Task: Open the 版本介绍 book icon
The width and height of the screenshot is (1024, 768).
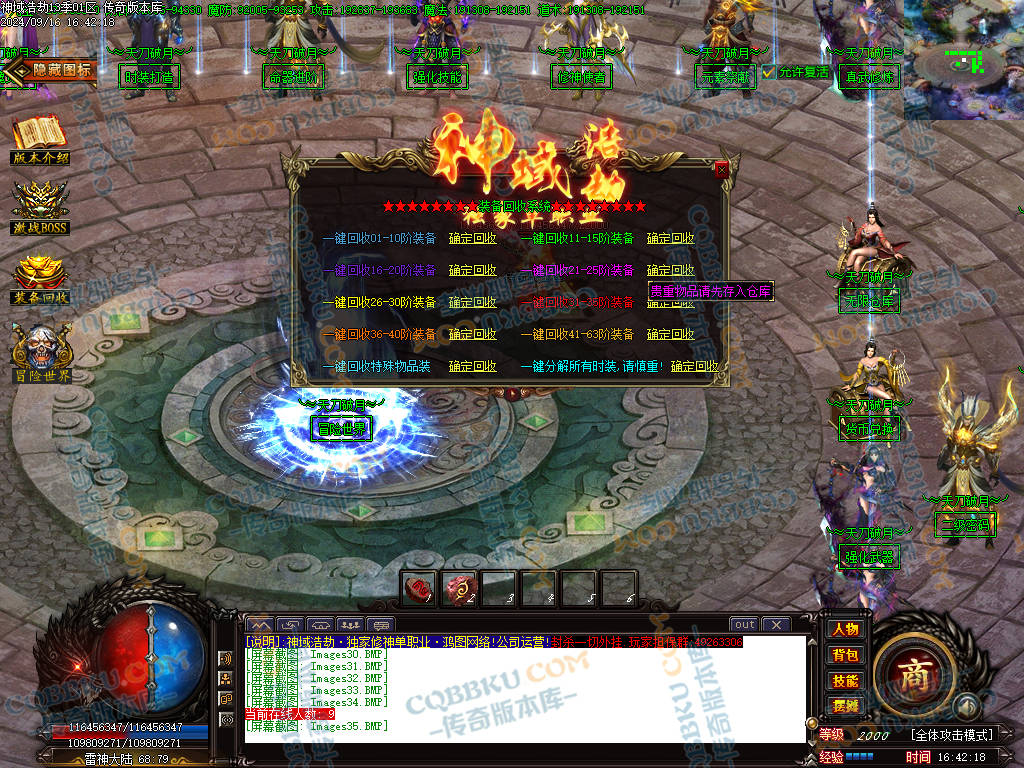Action: [x=40, y=138]
